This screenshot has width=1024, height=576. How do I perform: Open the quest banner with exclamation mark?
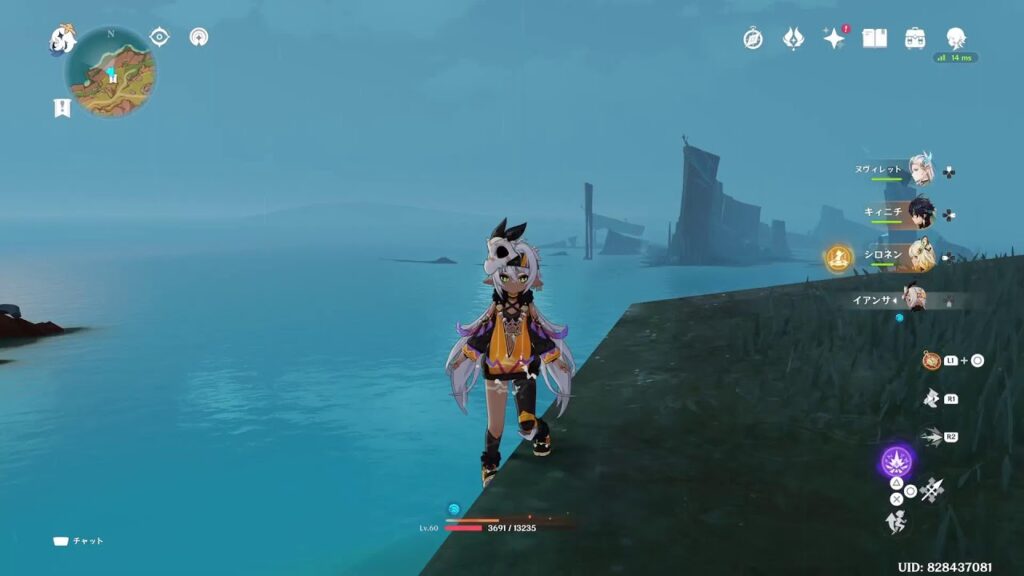(62, 108)
